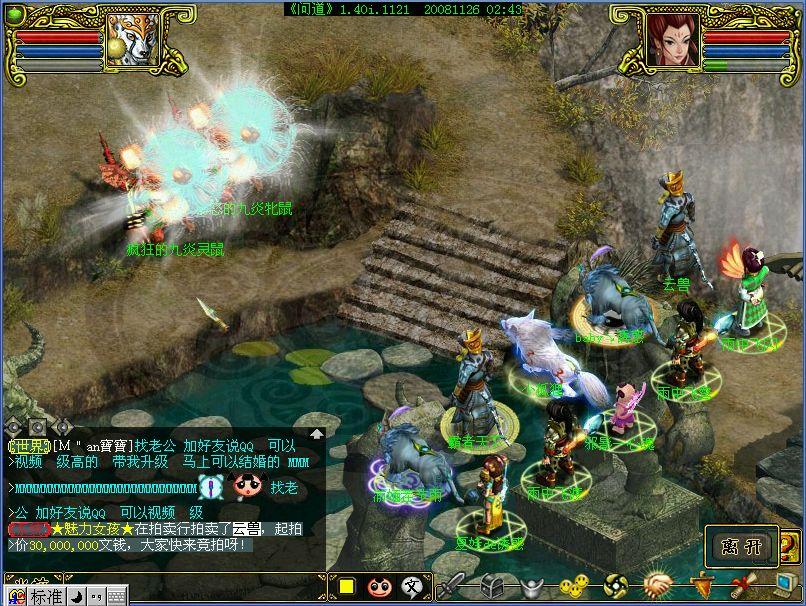
Task: Open the yellow smiley faces friends icon
Action: 573,587
